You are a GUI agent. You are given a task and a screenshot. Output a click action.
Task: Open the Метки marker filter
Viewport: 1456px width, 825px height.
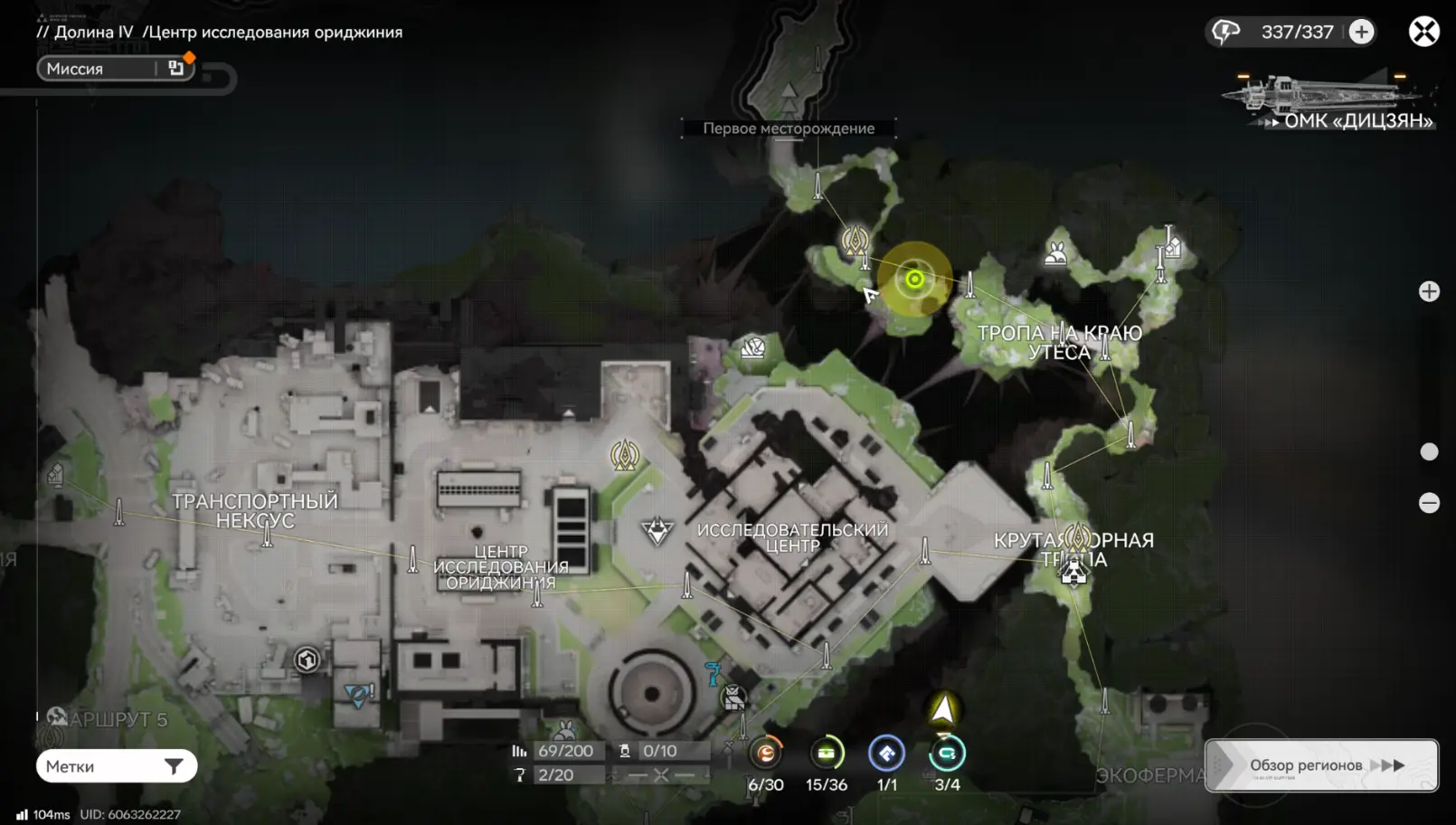116,766
